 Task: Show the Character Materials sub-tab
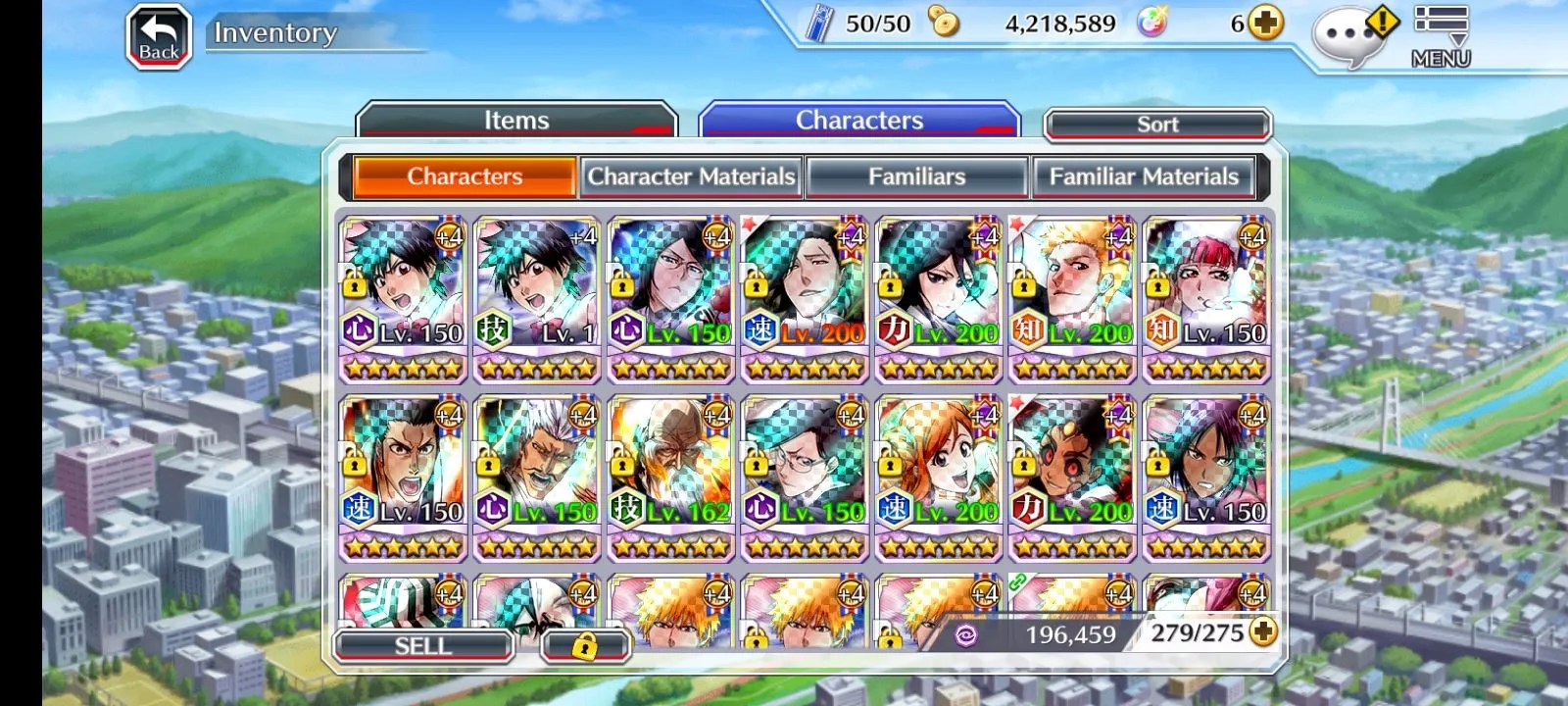point(691,176)
